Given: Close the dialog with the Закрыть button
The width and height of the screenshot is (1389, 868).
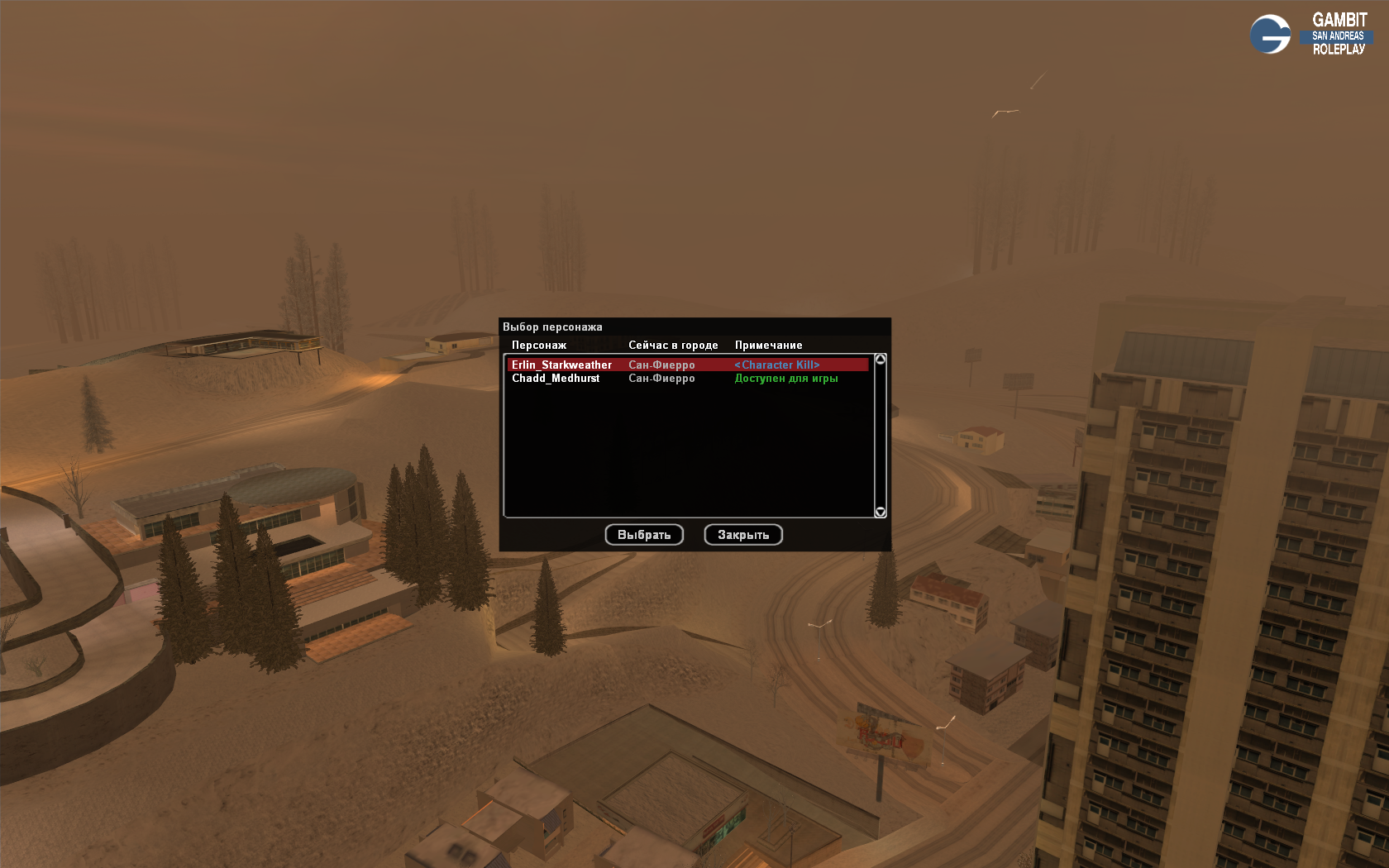Looking at the screenshot, I should (743, 535).
